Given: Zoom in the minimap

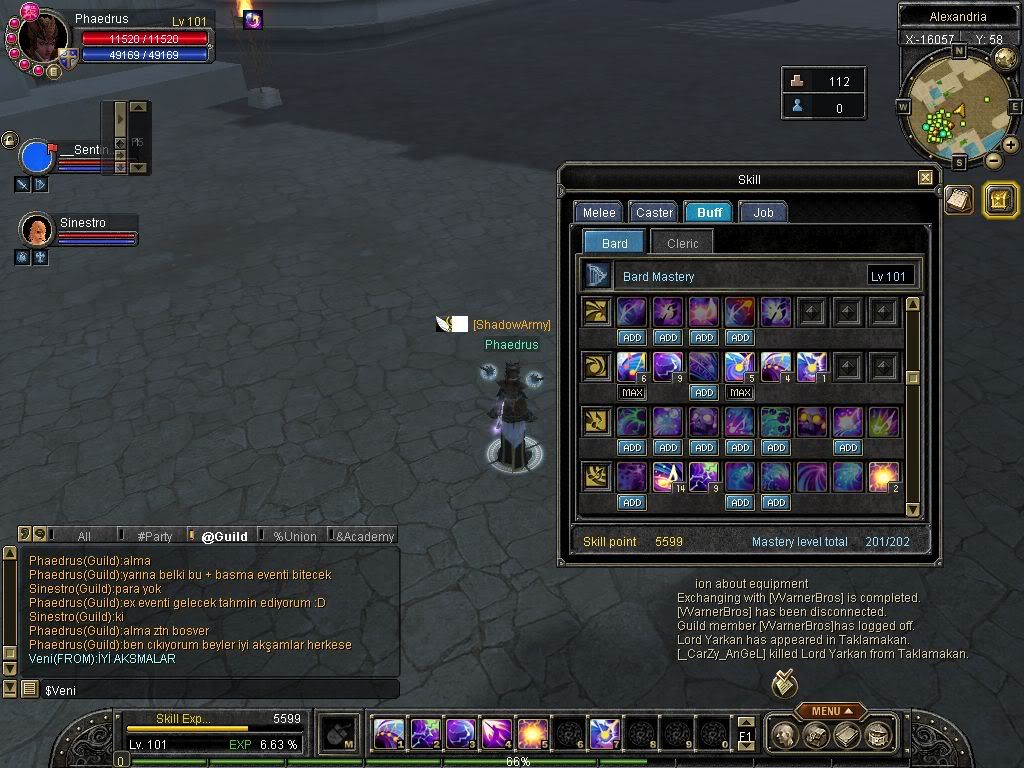Looking at the screenshot, I should [x=1011, y=145].
